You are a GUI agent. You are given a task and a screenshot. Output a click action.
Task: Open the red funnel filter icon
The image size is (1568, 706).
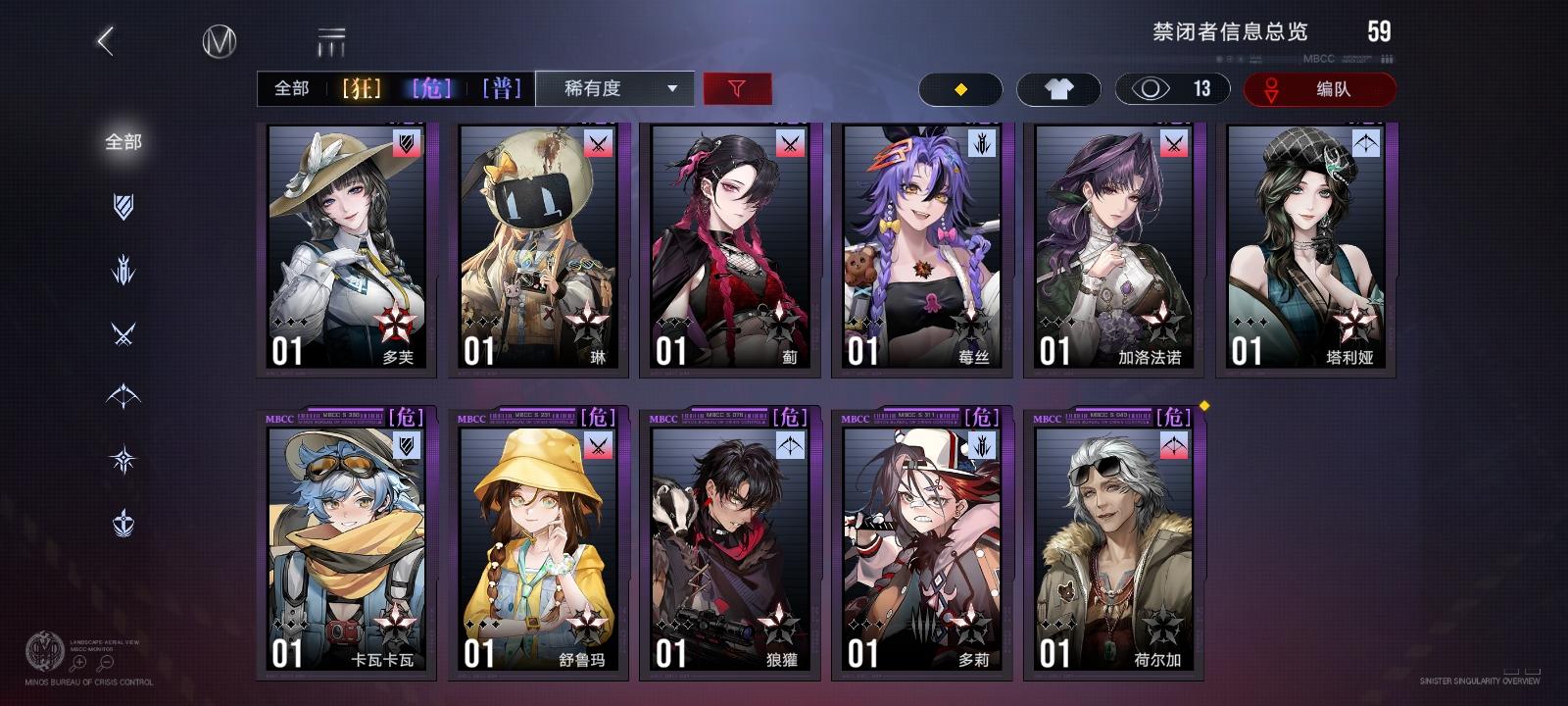point(738,88)
